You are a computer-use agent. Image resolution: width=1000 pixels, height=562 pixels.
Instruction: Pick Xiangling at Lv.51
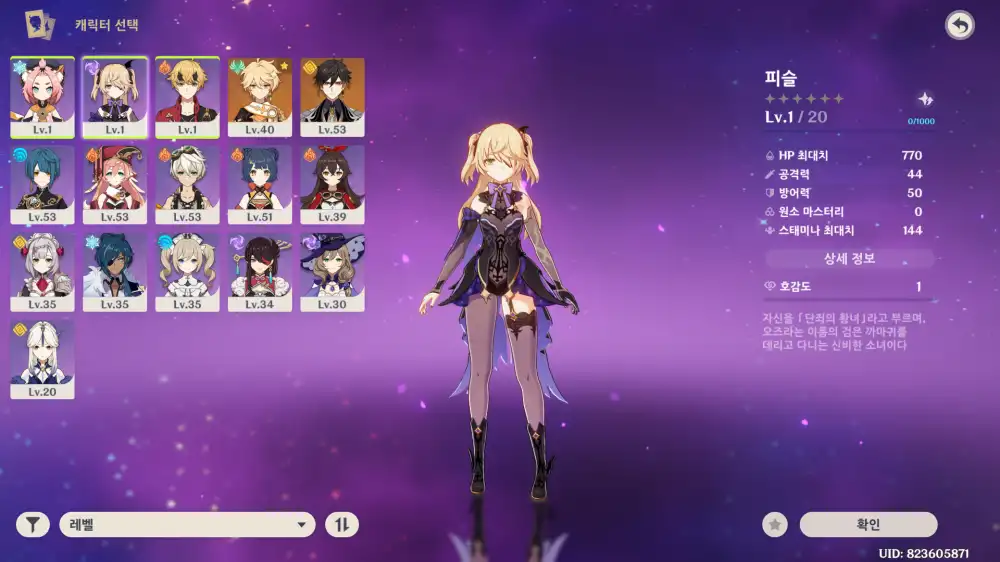[260, 179]
